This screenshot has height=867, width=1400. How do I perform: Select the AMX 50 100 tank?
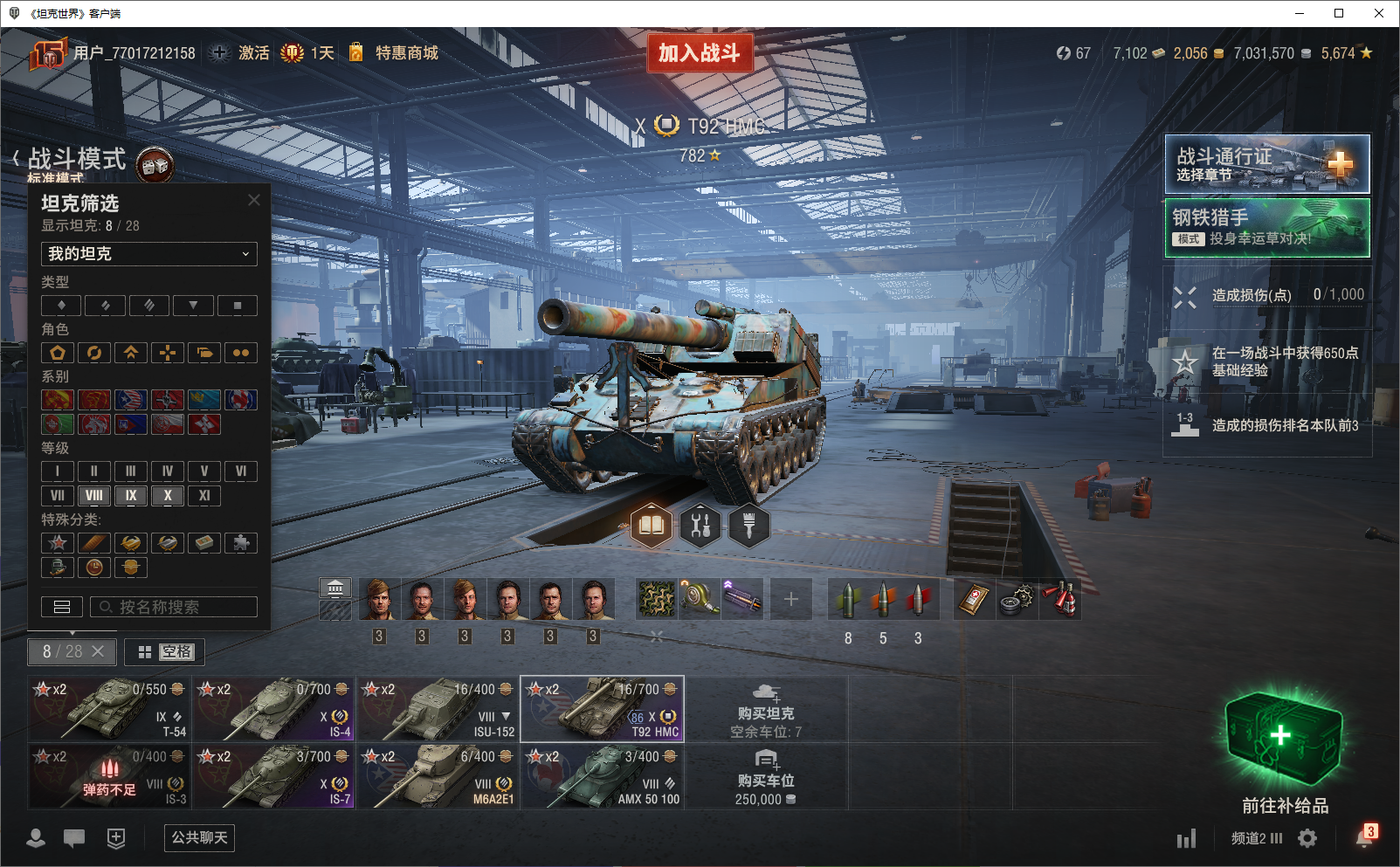pos(602,775)
